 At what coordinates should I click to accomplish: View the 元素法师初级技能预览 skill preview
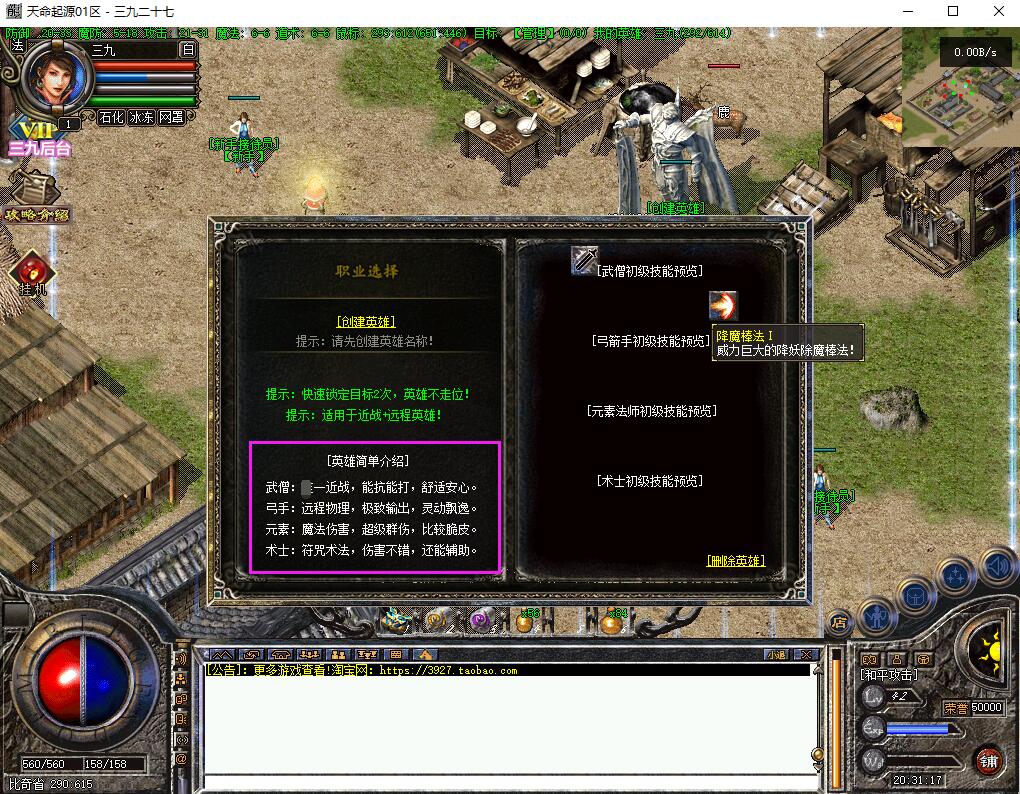click(651, 411)
